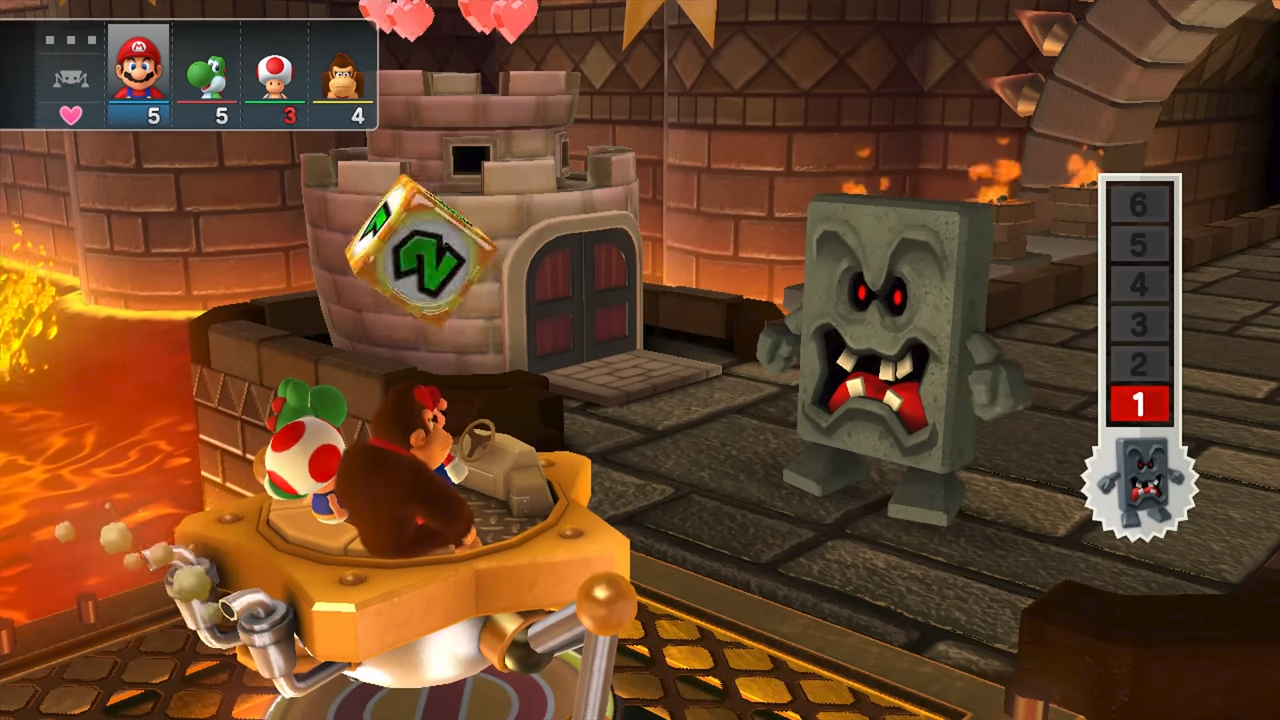Expand gauge segment labeled 5
The image size is (1280, 720).
[1139, 245]
